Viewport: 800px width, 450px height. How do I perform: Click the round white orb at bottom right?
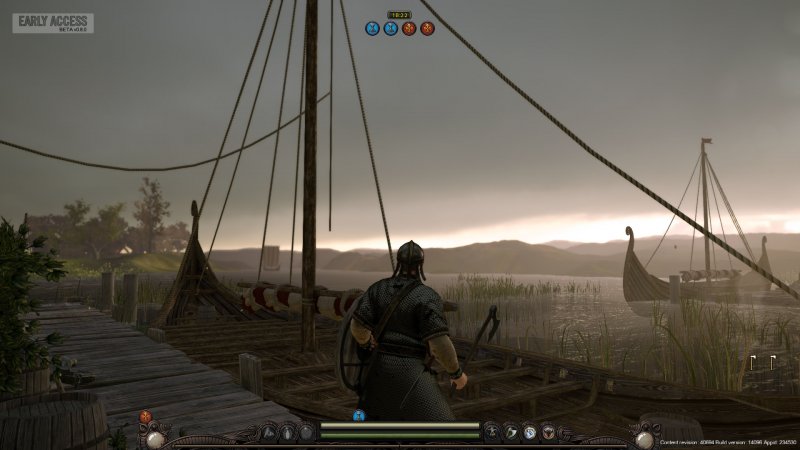pos(644,437)
